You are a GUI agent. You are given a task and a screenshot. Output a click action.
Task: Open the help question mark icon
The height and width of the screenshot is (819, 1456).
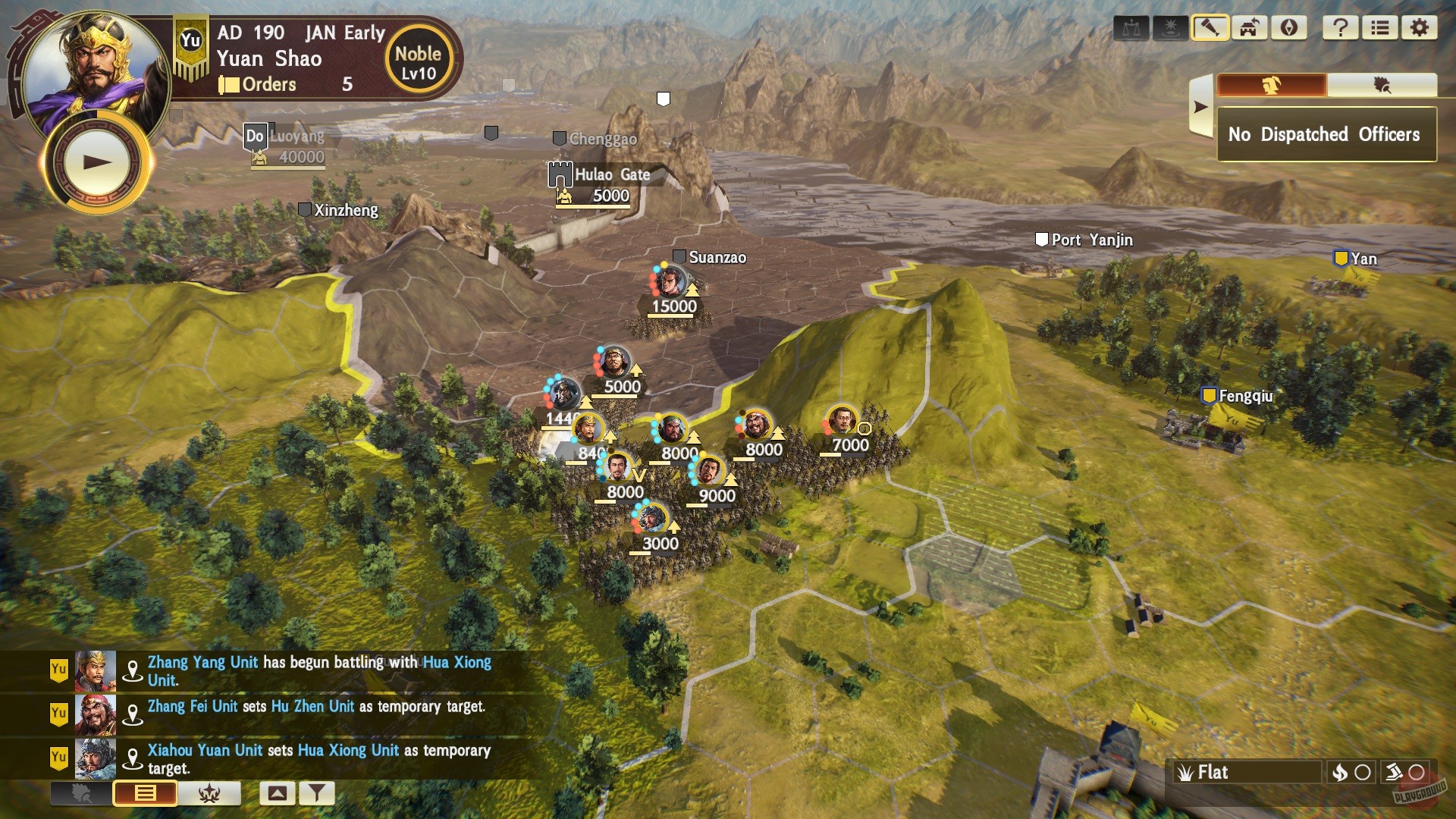click(x=1342, y=28)
